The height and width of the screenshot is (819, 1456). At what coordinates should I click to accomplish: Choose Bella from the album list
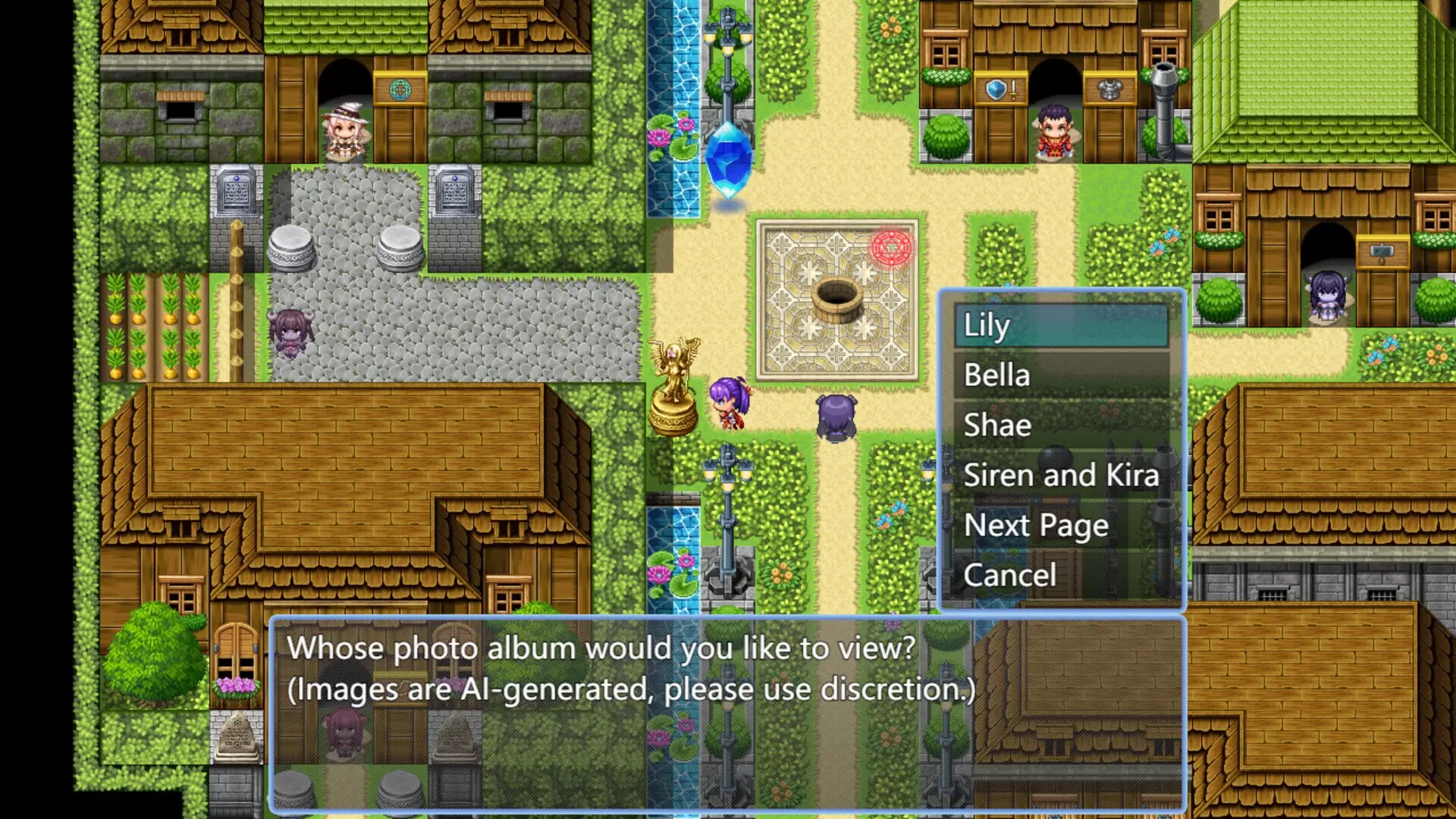[x=1062, y=375]
